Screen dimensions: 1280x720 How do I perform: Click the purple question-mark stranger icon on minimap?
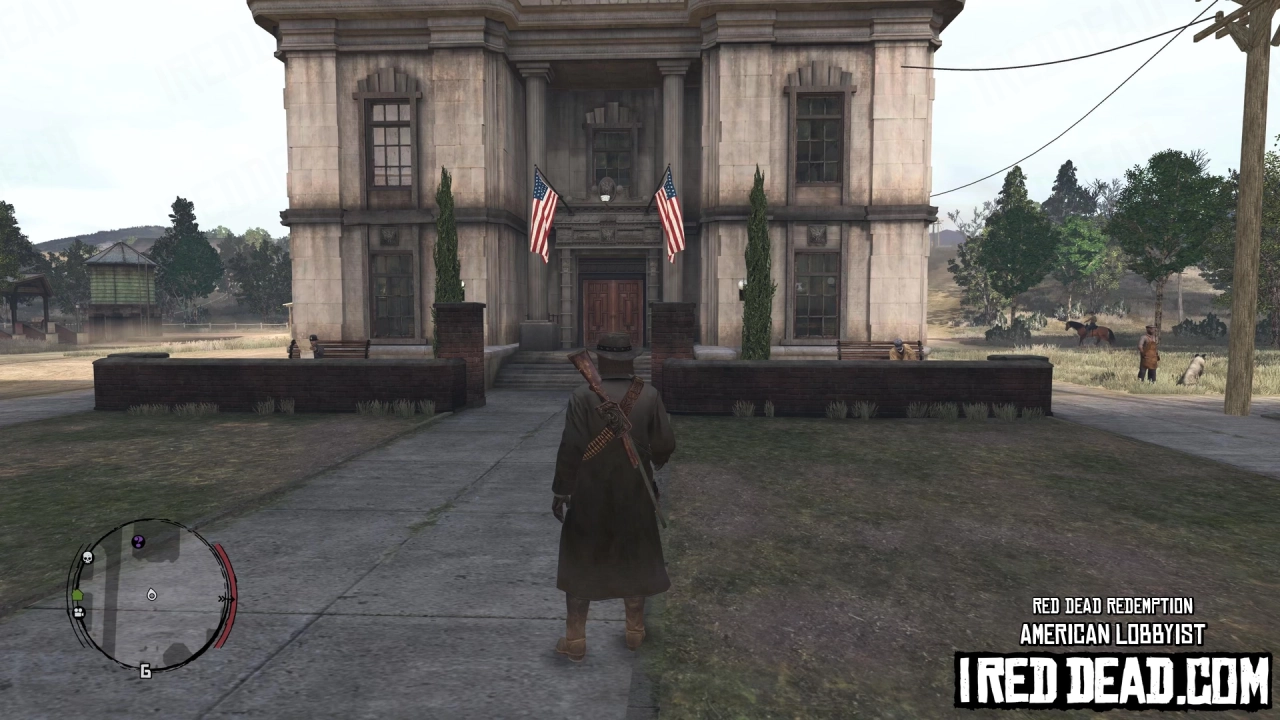click(138, 541)
